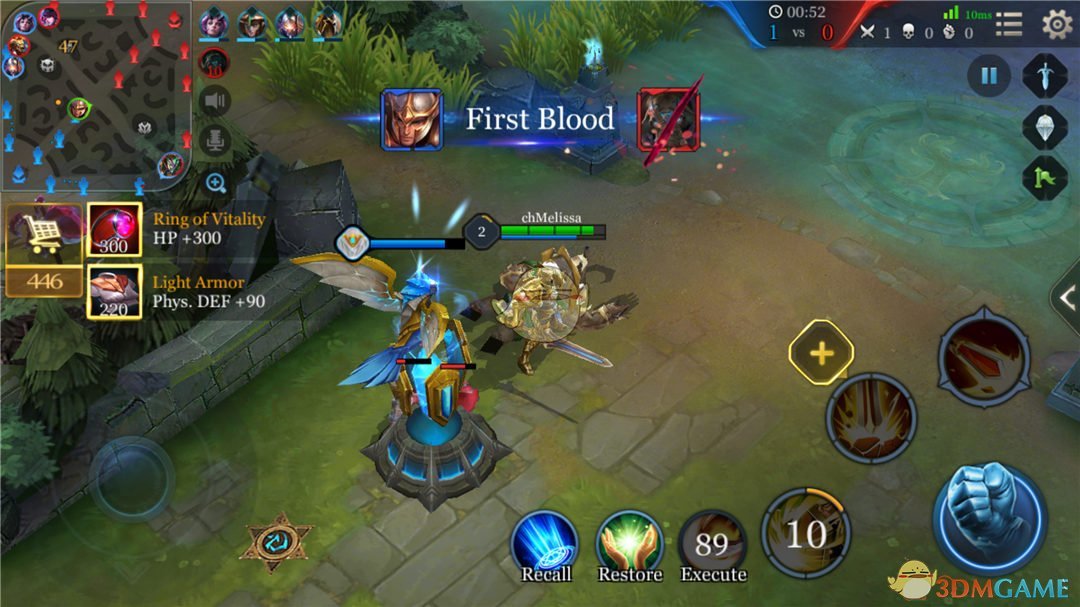Use the Restore heal ability
This screenshot has height=607, width=1080.
tap(630, 543)
